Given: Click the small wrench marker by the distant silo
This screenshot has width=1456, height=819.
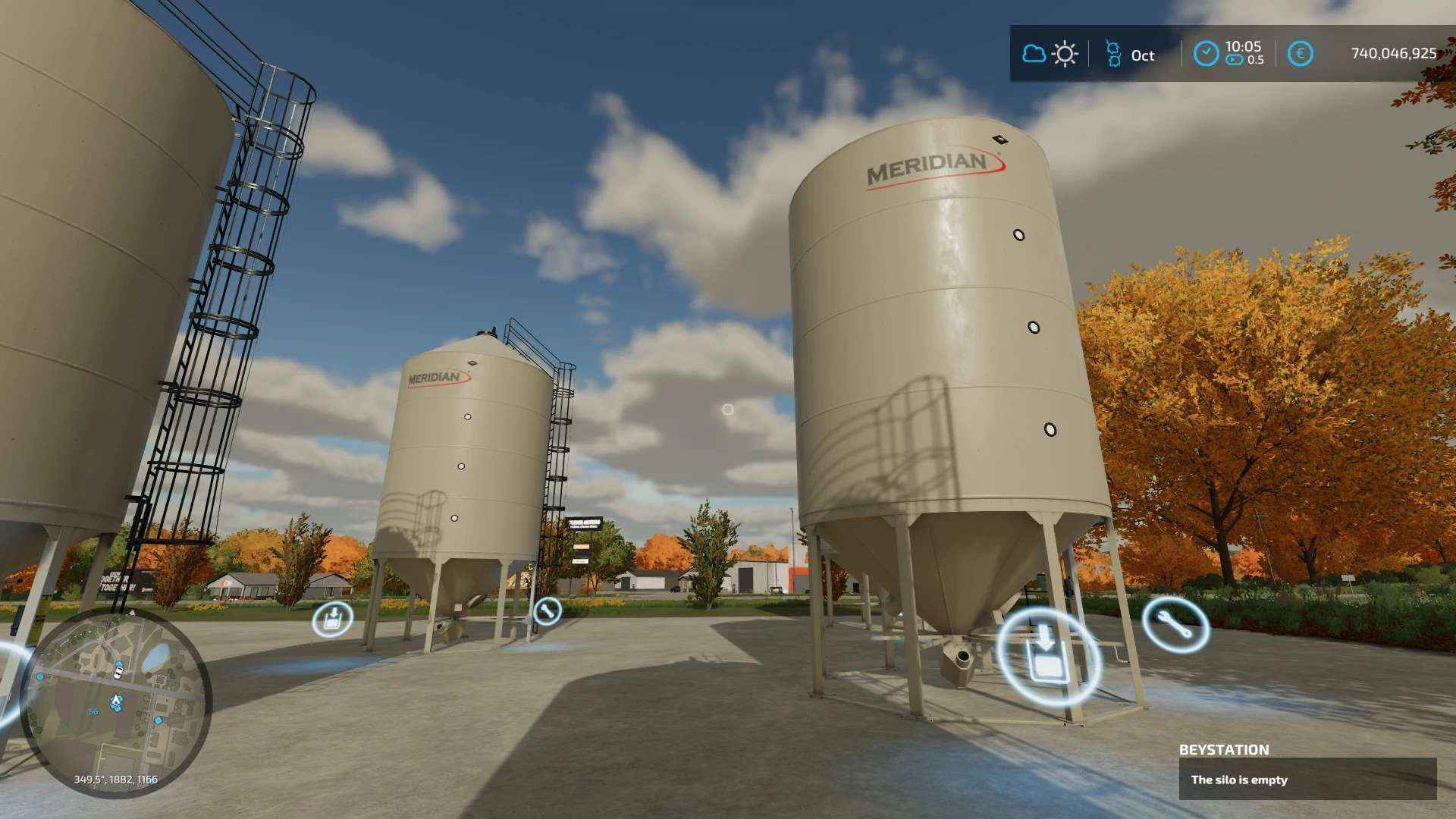Looking at the screenshot, I should [547, 610].
